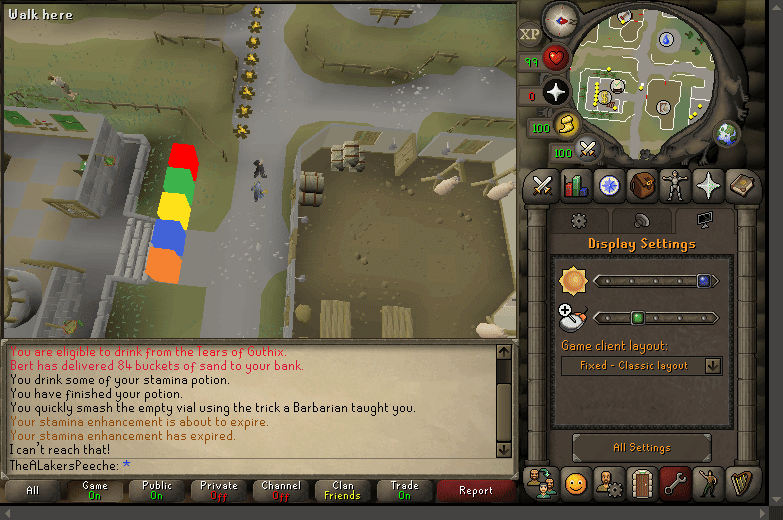
Task: Open the All Settings menu
Action: click(x=641, y=448)
